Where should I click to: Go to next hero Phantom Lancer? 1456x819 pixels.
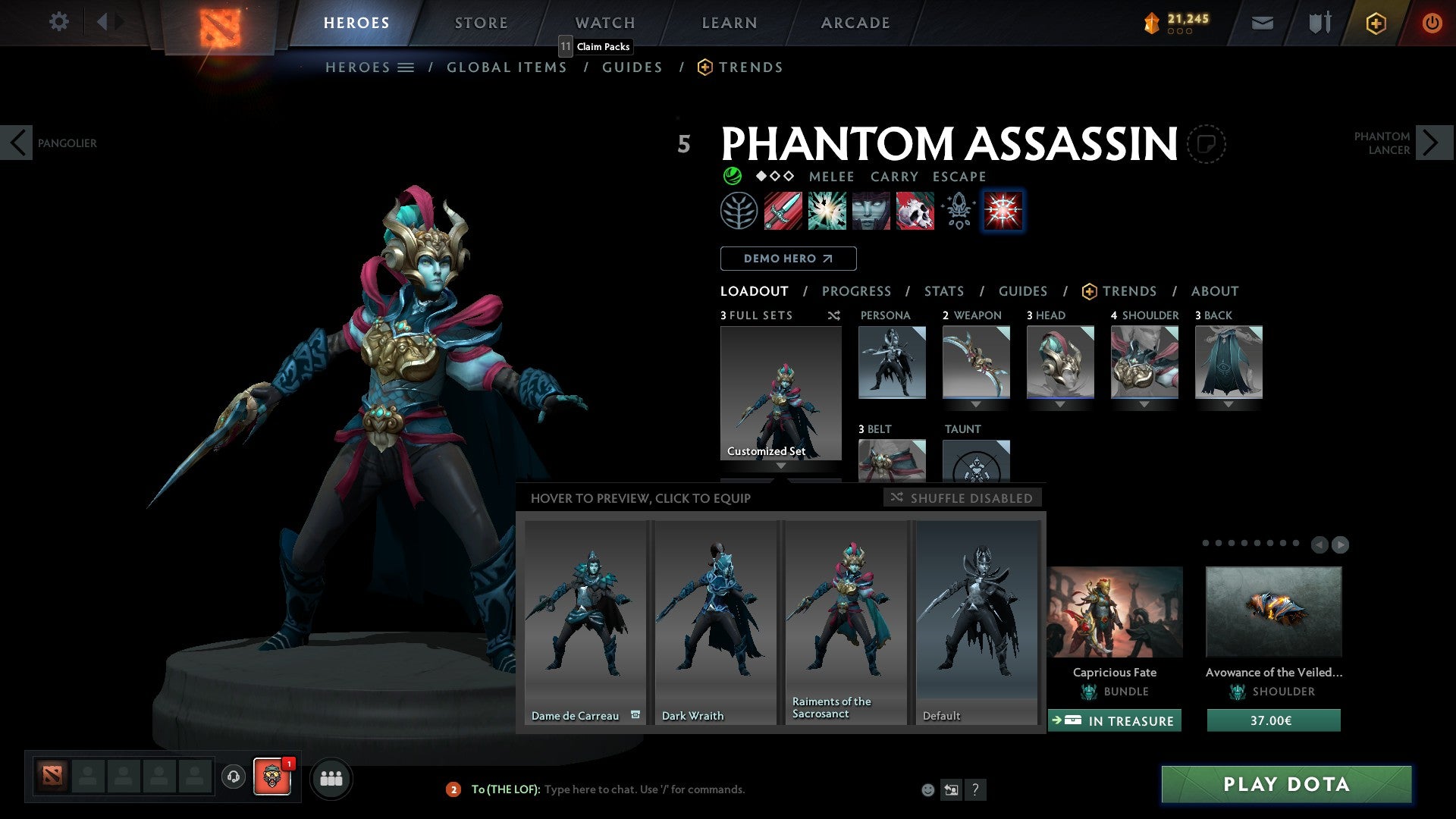point(1432,143)
